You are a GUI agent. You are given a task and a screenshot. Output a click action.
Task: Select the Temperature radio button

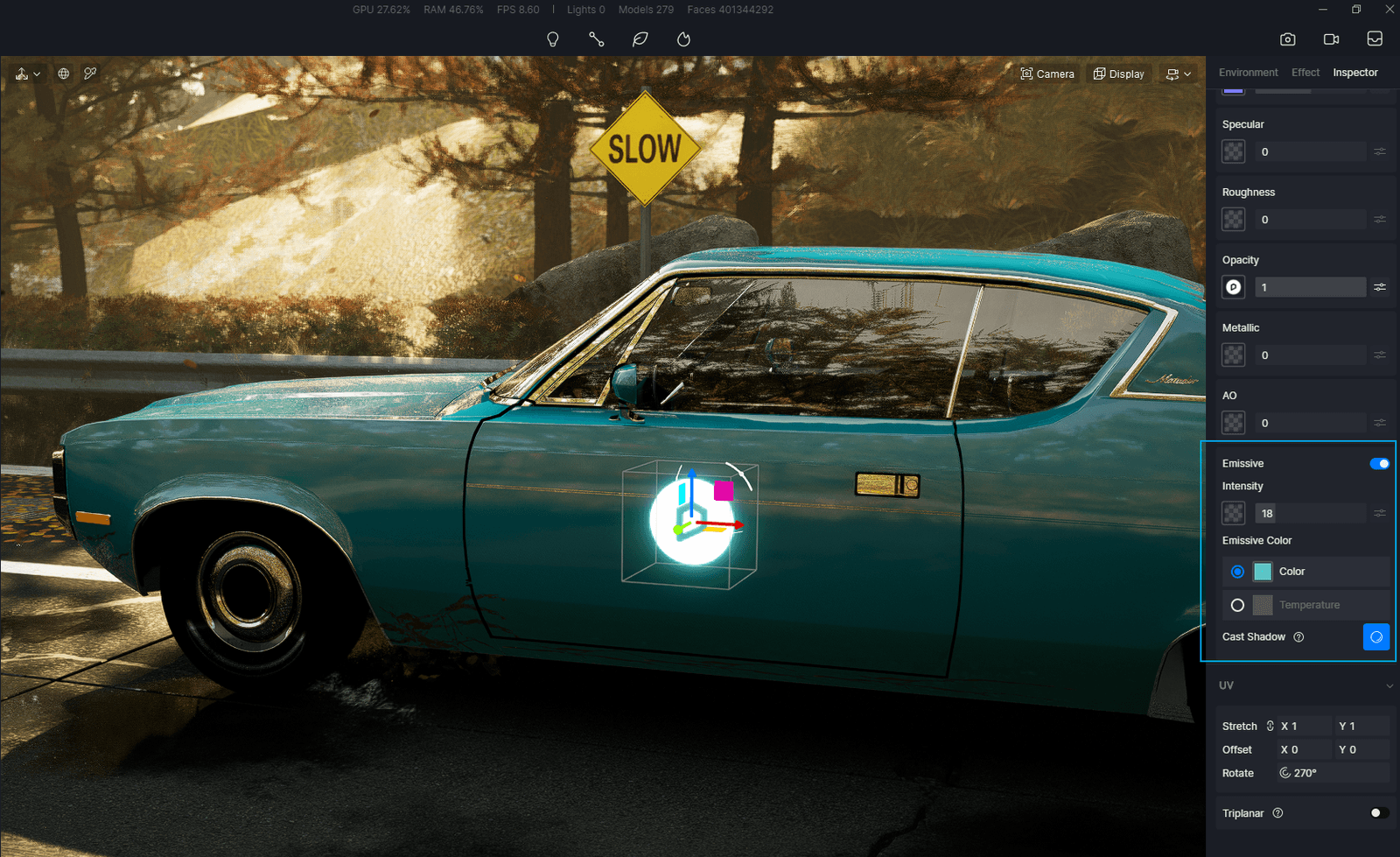point(1238,605)
